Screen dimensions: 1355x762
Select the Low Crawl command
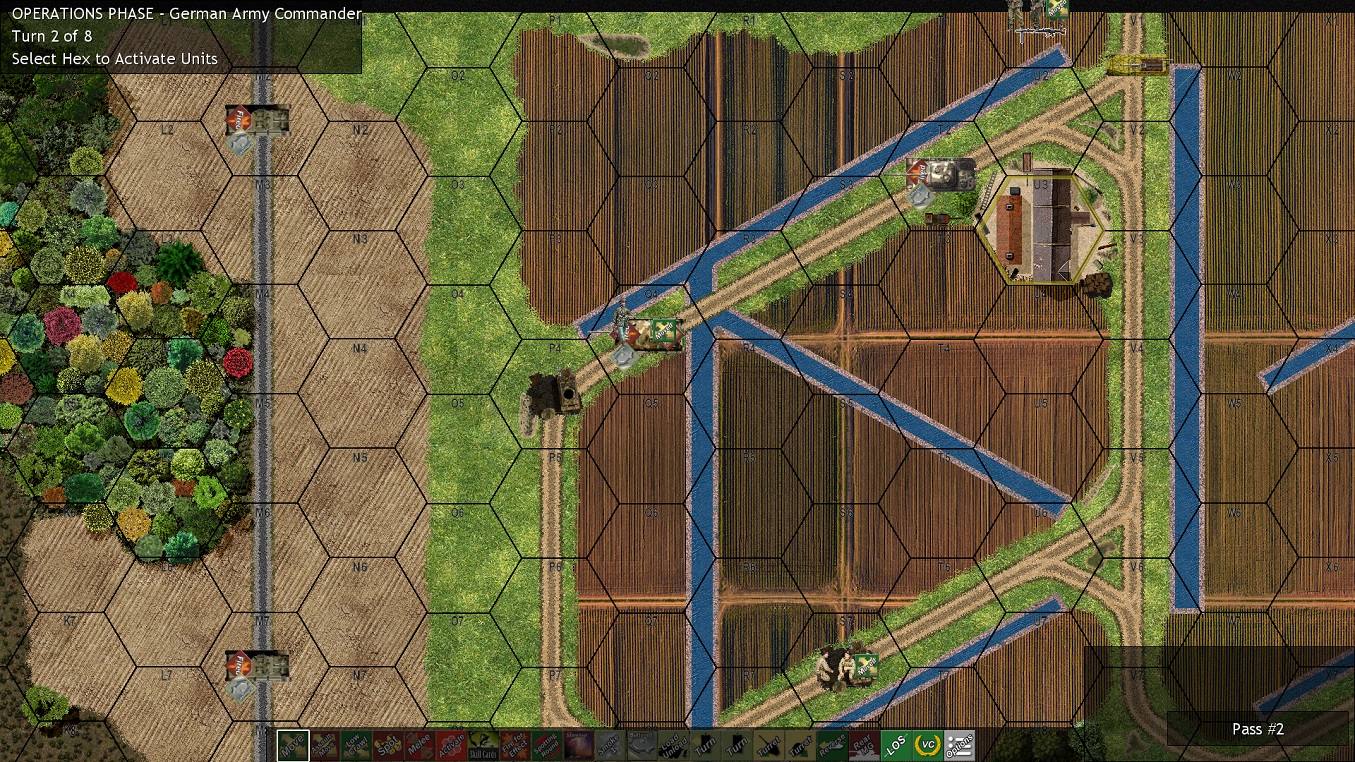(x=355, y=745)
